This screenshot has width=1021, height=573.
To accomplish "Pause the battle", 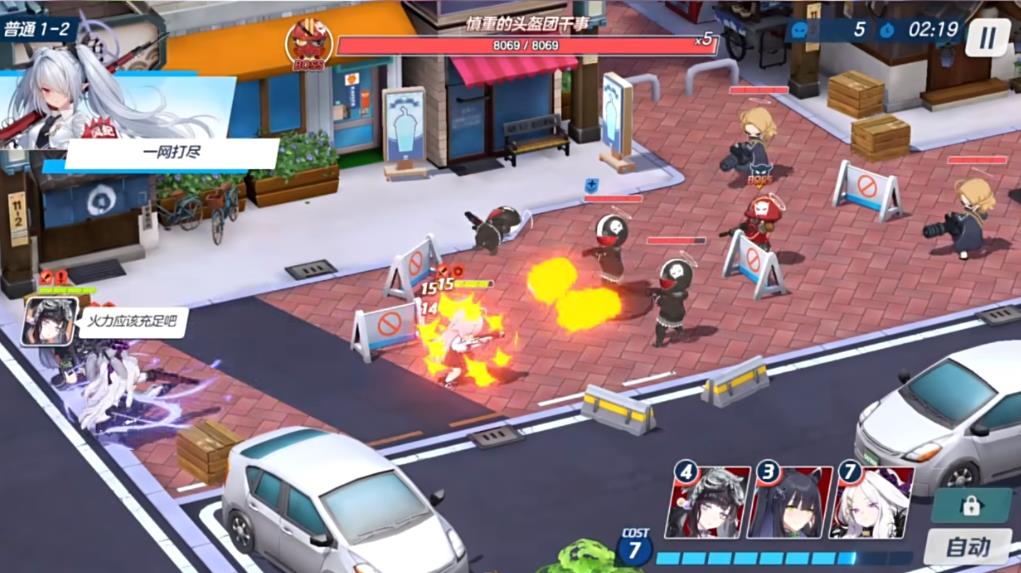I will (987, 38).
